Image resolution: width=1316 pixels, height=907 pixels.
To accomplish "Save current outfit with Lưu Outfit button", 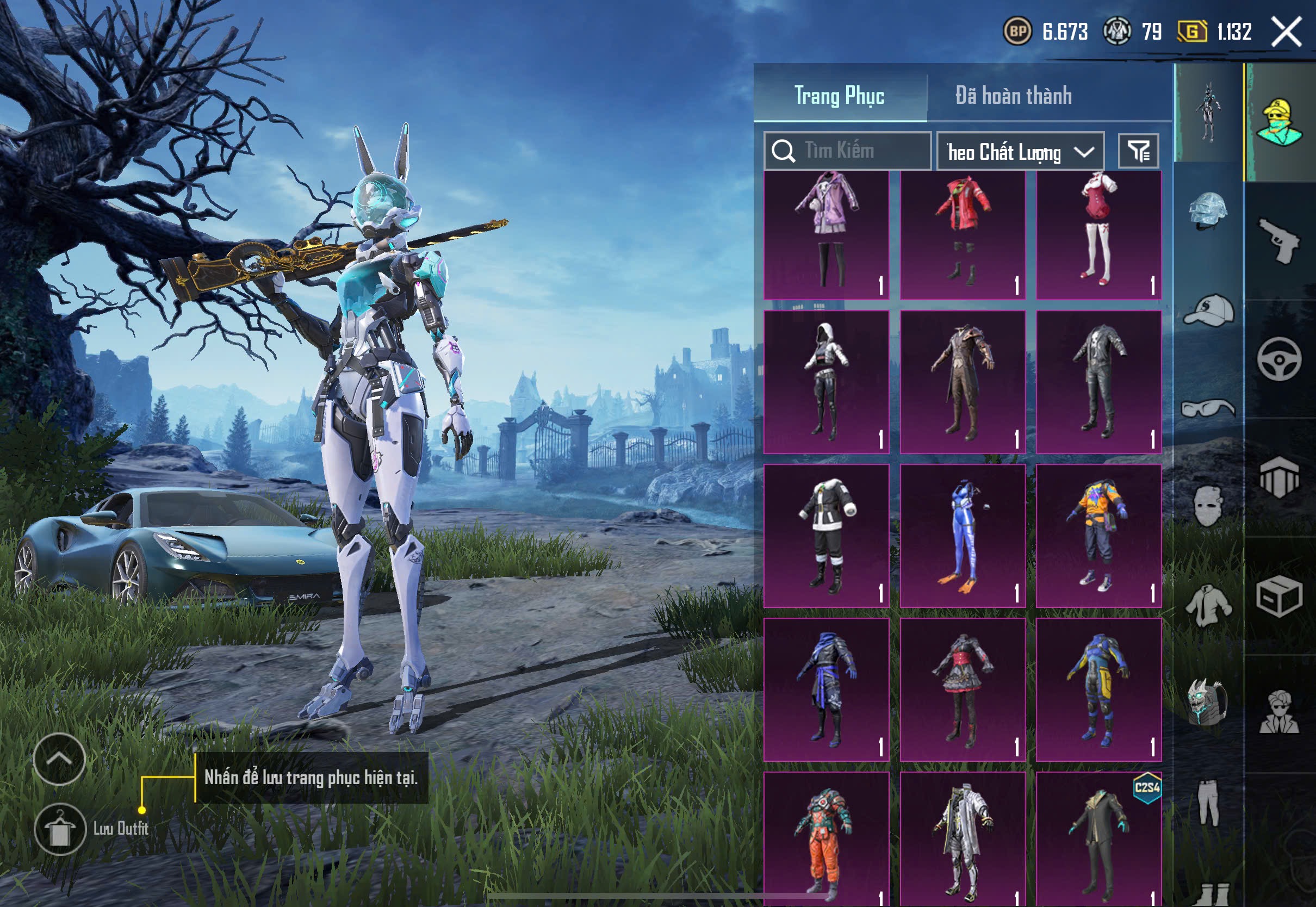I will point(60,829).
